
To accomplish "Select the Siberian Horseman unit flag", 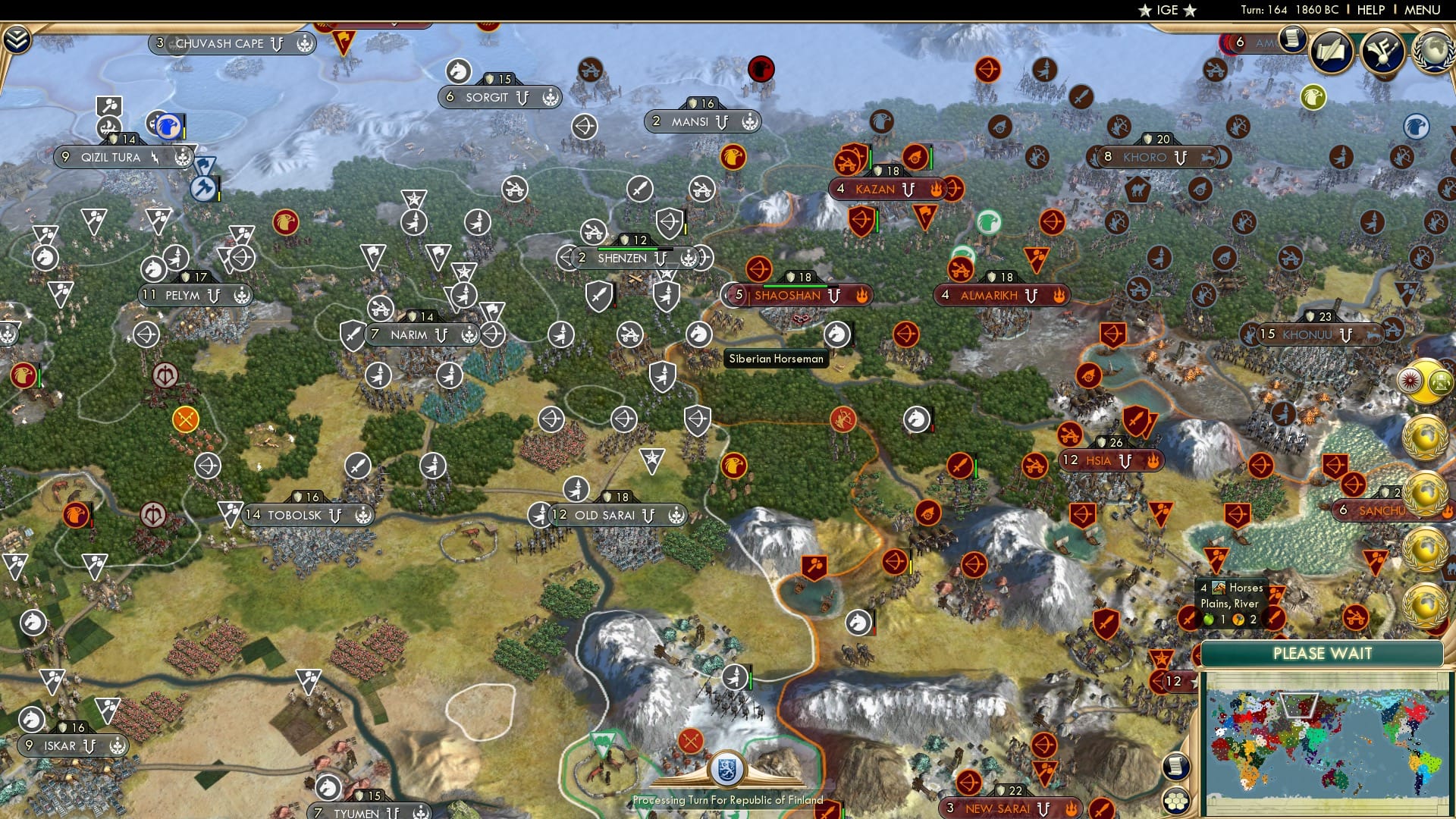I will [836, 334].
